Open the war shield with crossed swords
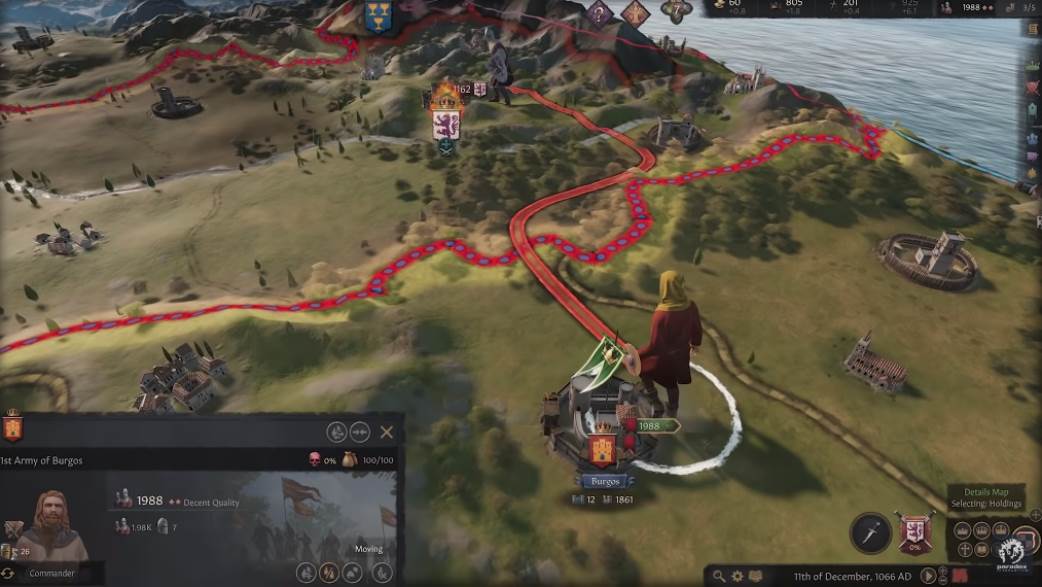The image size is (1042, 587). (x=916, y=532)
